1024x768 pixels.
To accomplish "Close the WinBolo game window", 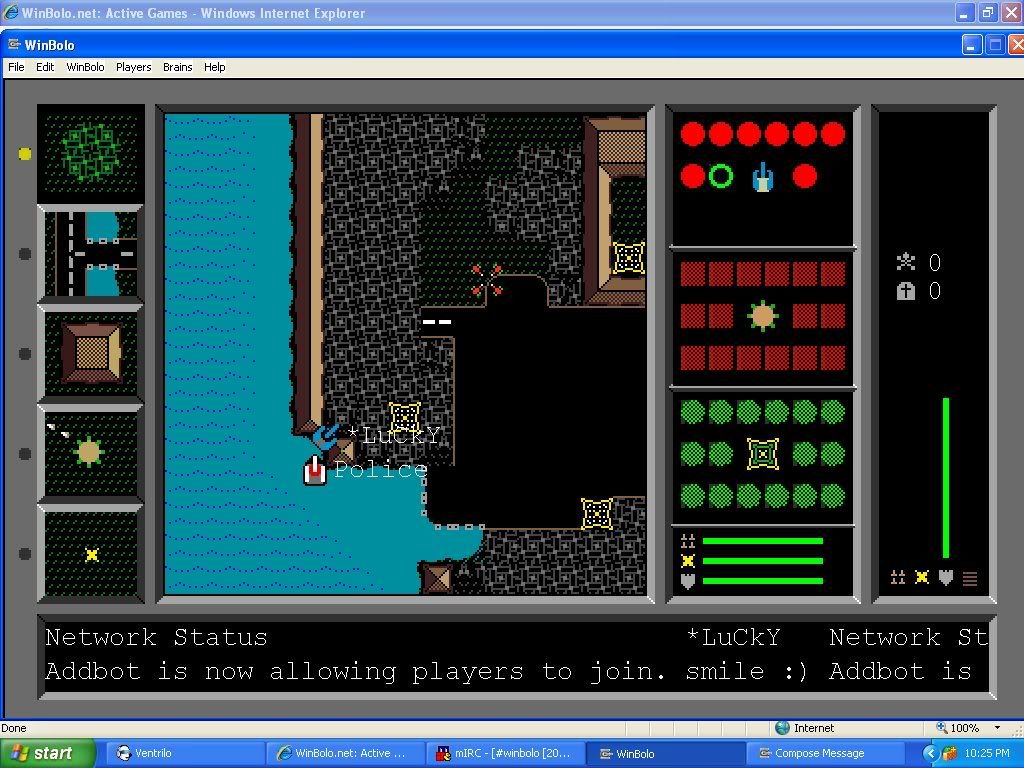I will pyautogui.click(x=1016, y=45).
